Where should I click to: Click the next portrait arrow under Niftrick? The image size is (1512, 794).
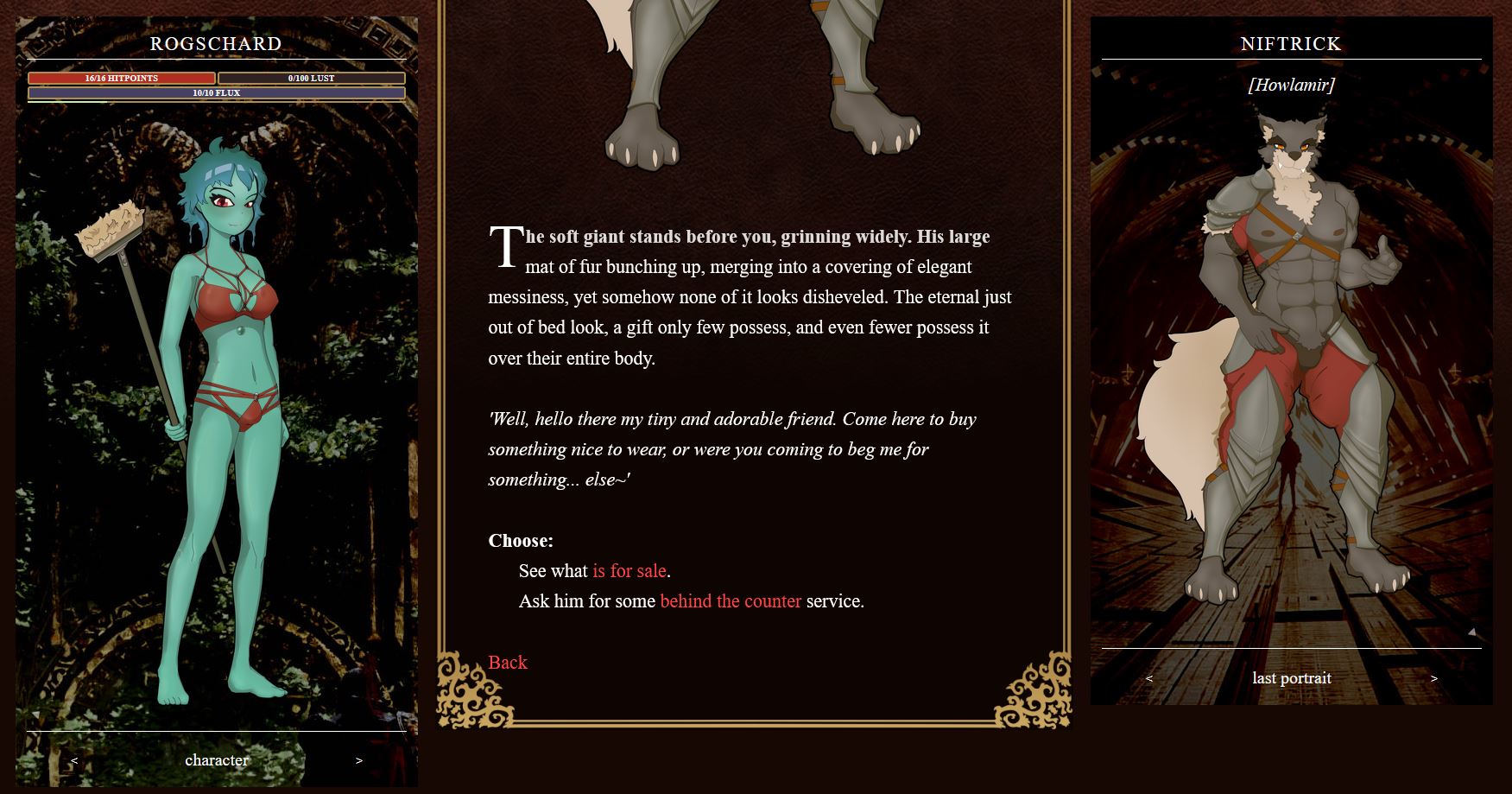(1436, 678)
